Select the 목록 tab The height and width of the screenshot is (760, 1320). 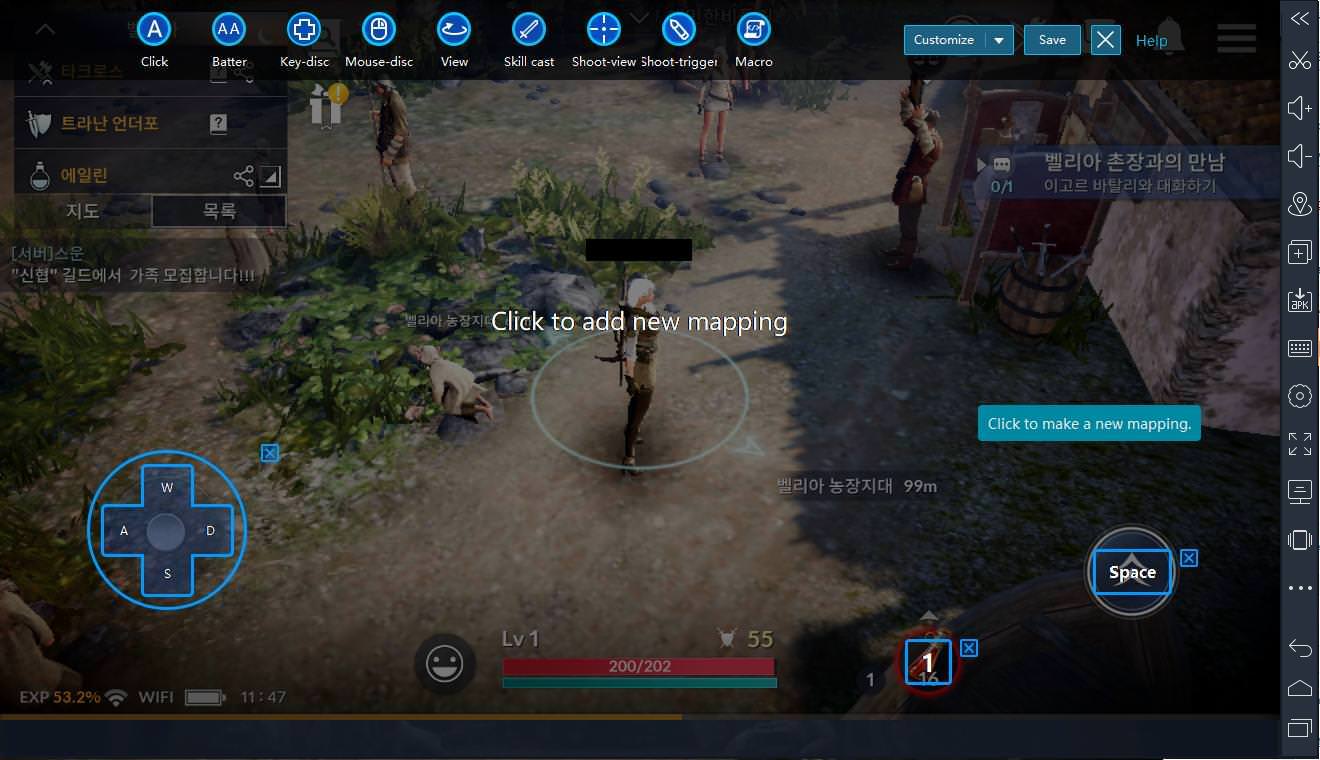(218, 211)
